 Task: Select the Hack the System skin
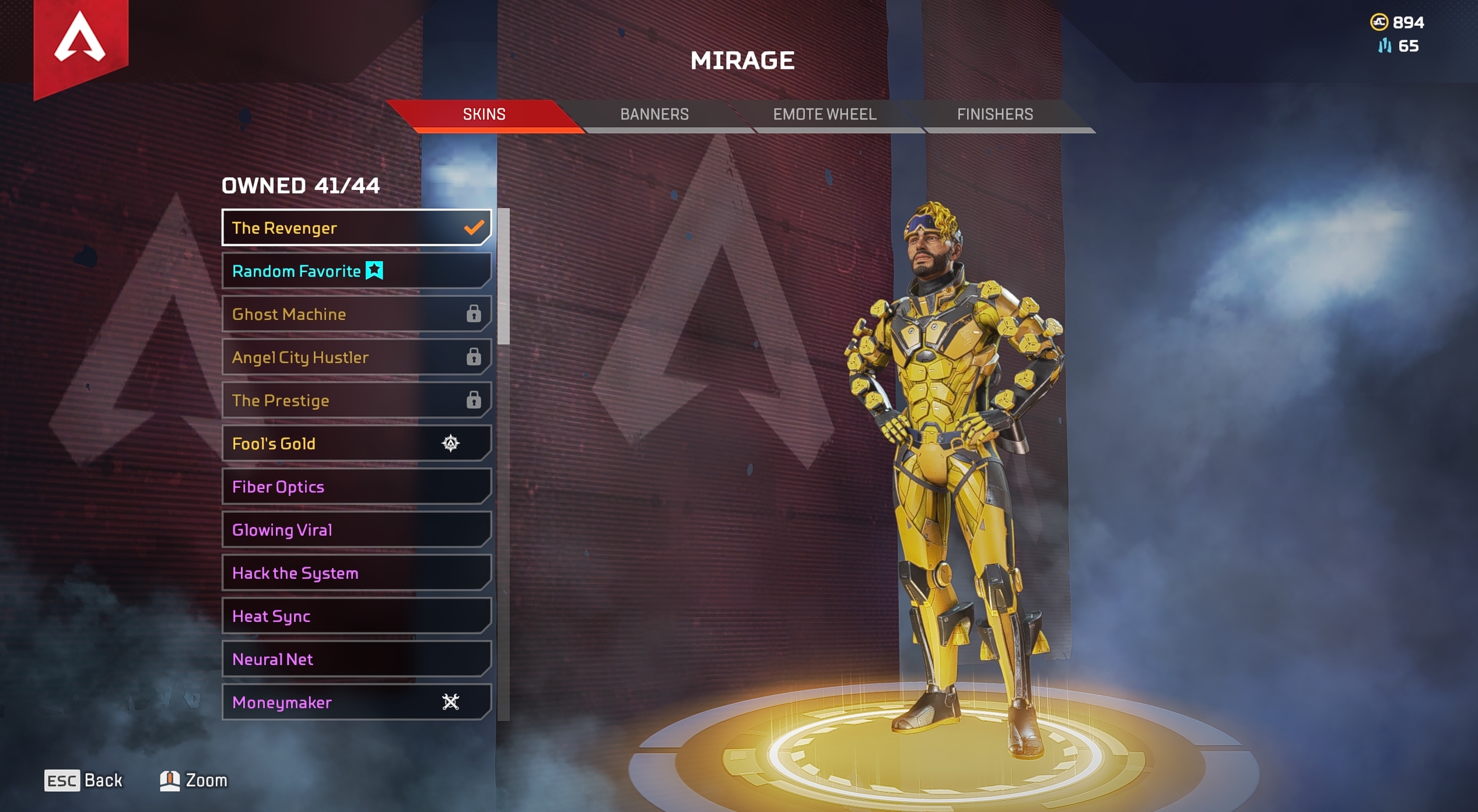pos(356,573)
